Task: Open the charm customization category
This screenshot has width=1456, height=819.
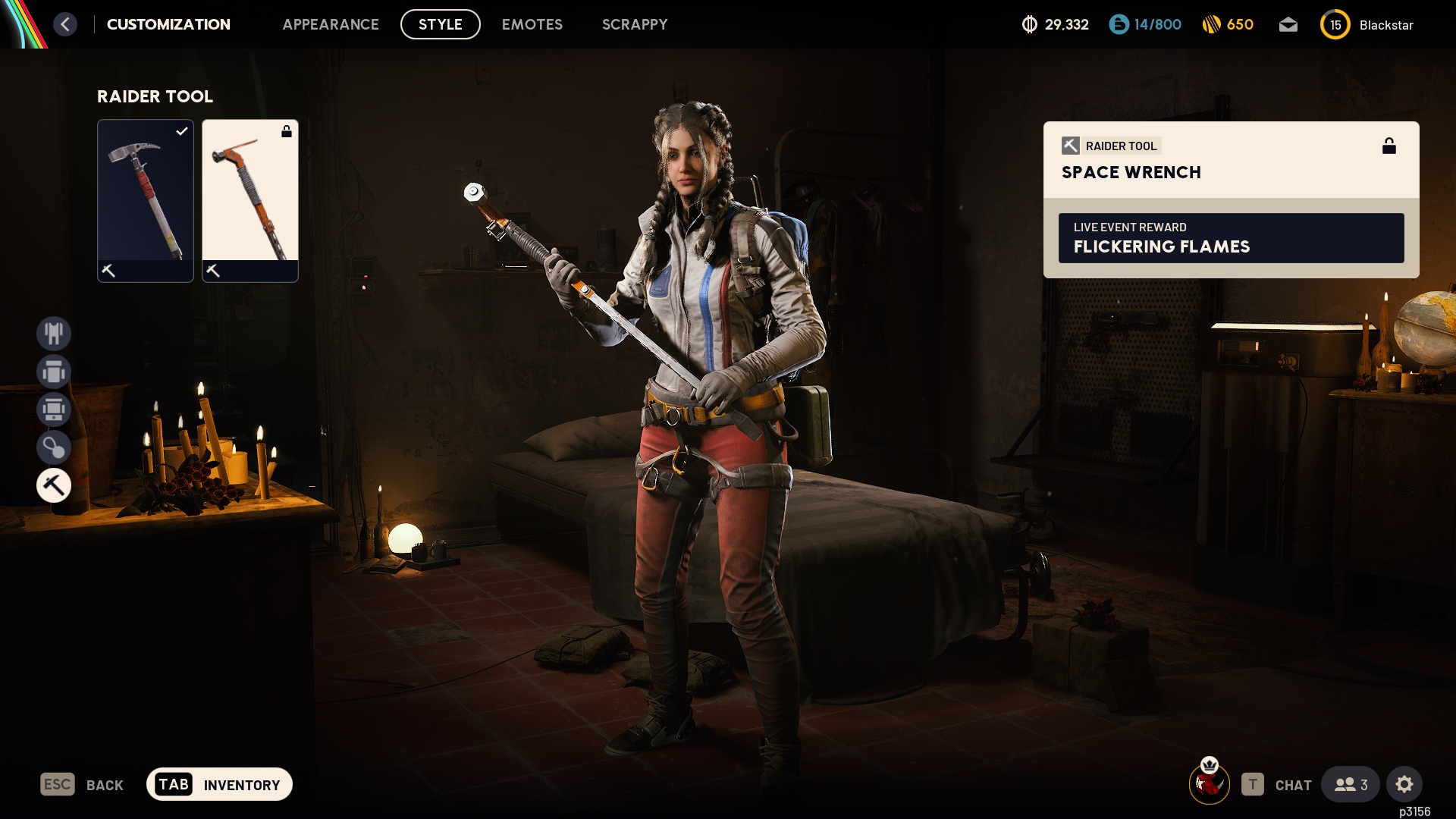Action: tap(54, 447)
